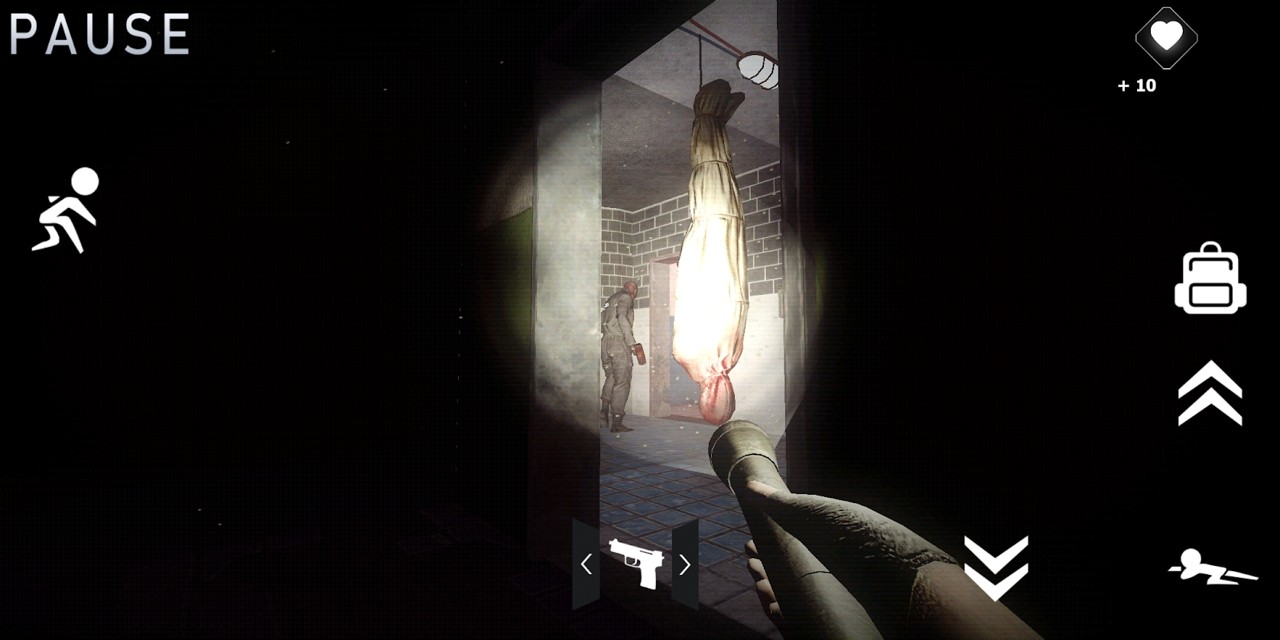Tap the double up-arrow button

(1210, 393)
